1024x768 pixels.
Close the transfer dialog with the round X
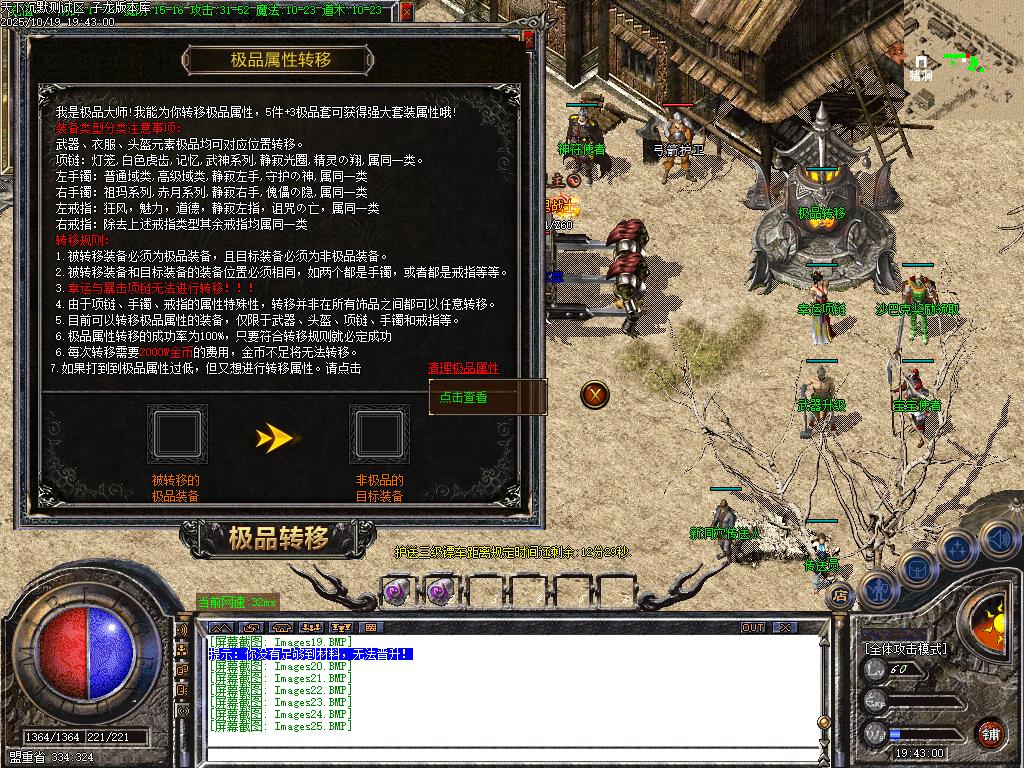pos(596,394)
